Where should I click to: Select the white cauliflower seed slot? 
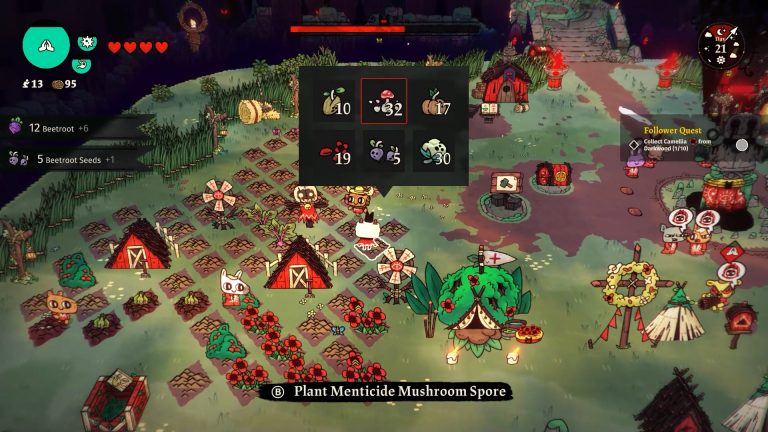pyautogui.click(x=432, y=151)
